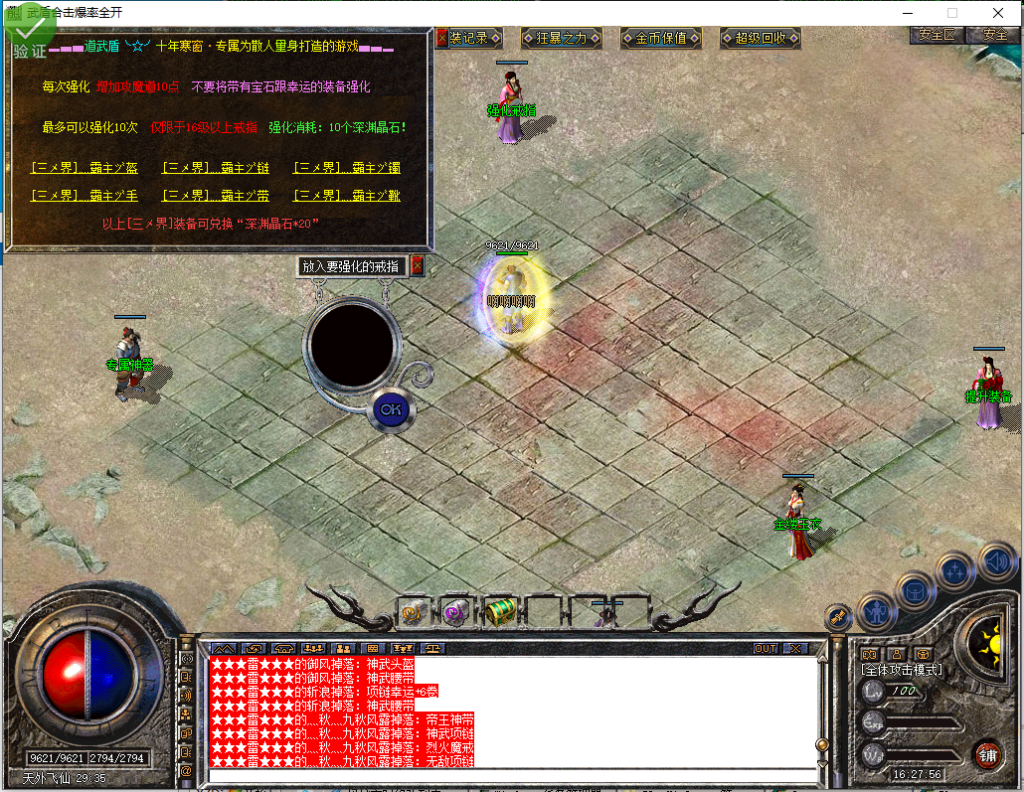The width and height of the screenshot is (1024, 792).
Task: Open the 狂暴之力 menu
Action: 563,38
